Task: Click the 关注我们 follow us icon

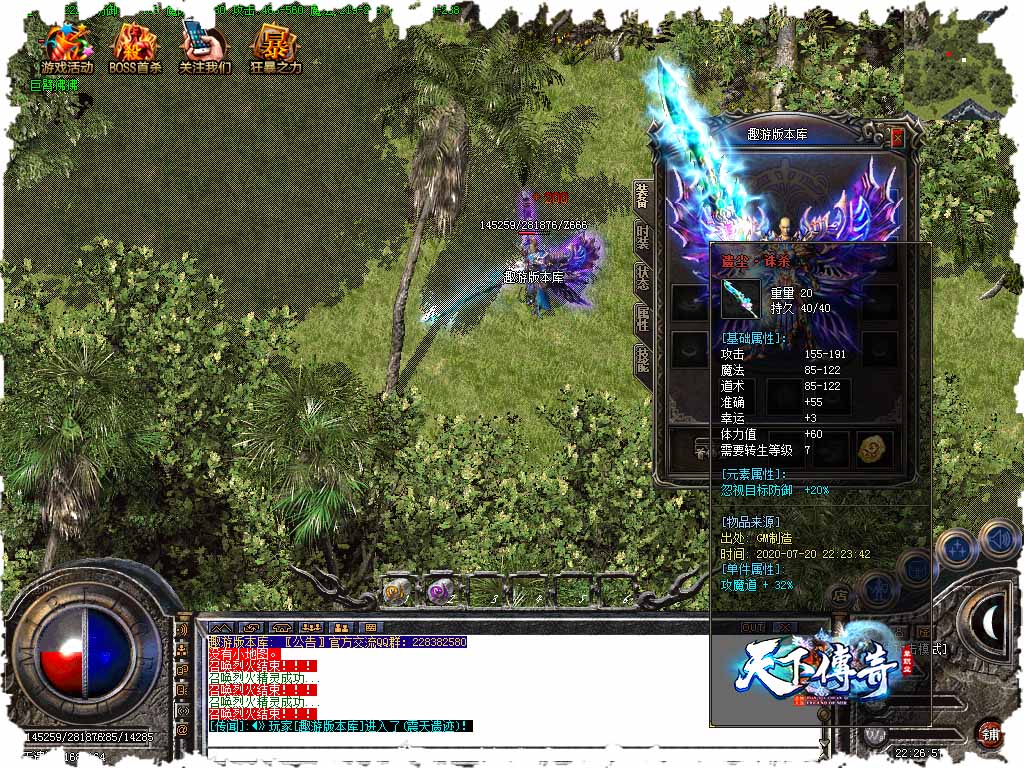Action: [205, 44]
